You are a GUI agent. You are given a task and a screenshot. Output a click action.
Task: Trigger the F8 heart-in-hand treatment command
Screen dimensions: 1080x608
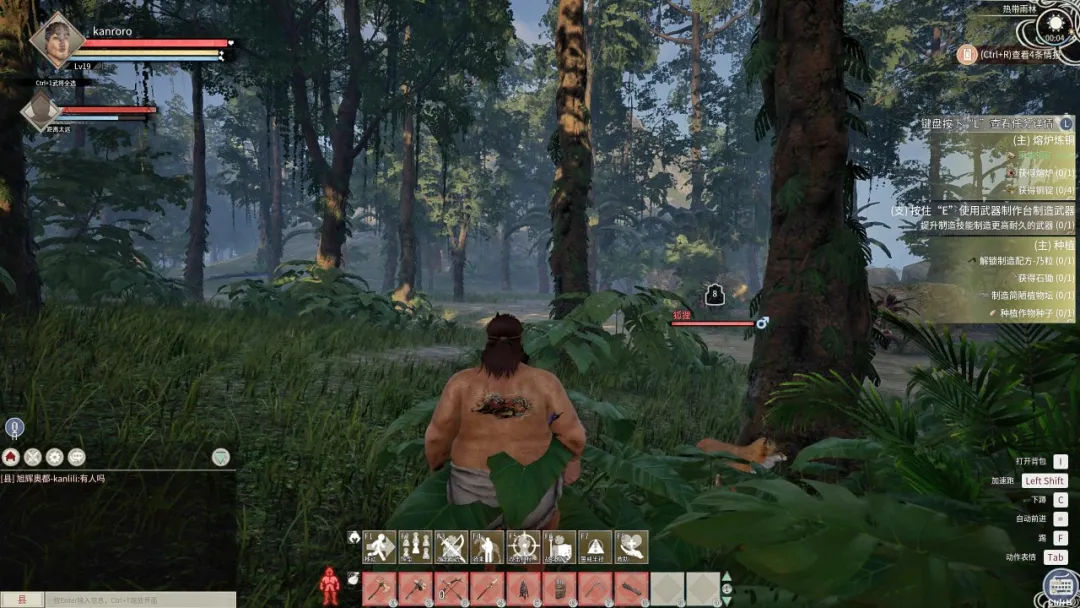631,547
